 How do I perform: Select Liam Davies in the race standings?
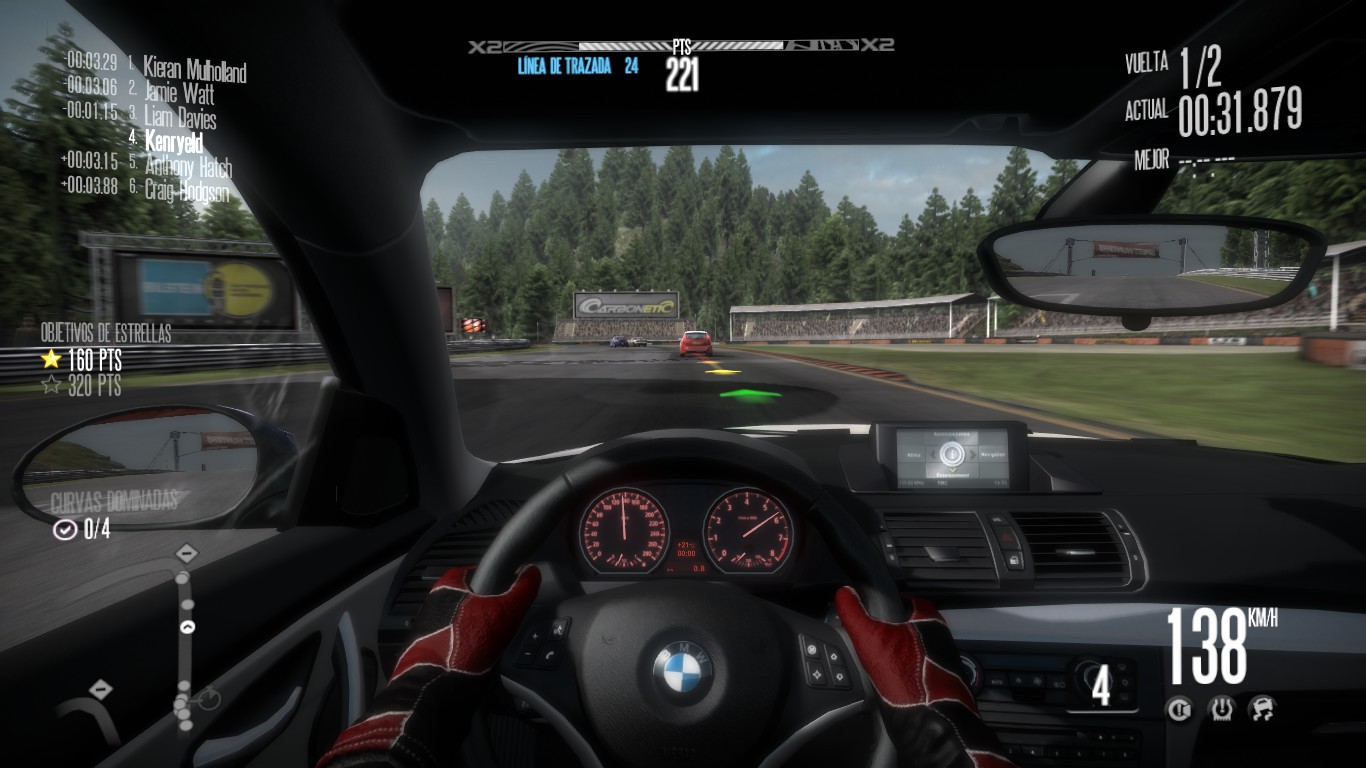pyautogui.click(x=180, y=117)
